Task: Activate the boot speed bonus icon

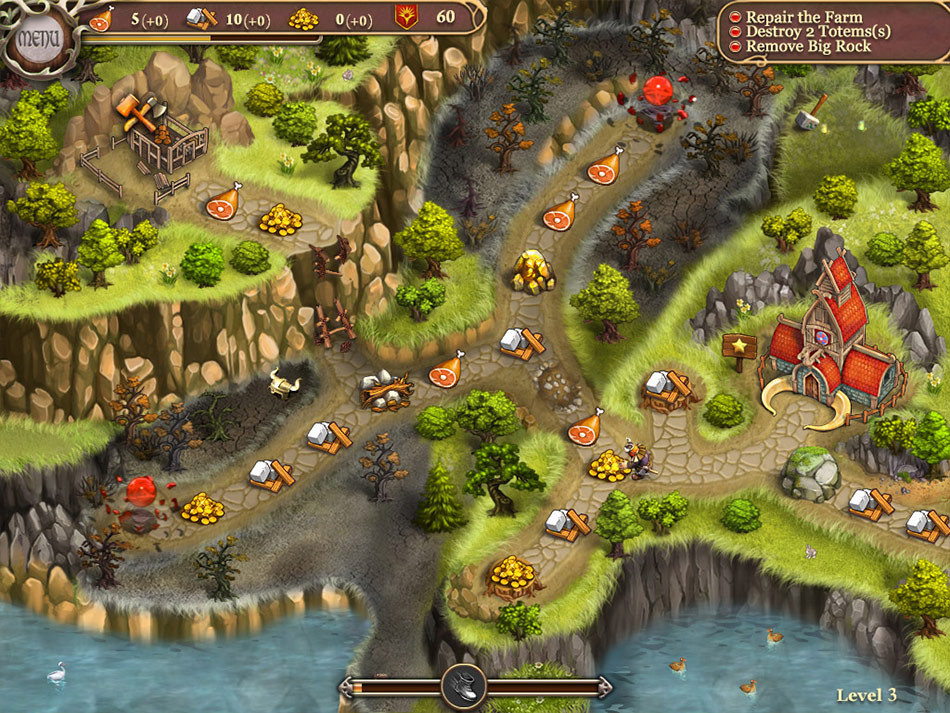Action: click(464, 686)
